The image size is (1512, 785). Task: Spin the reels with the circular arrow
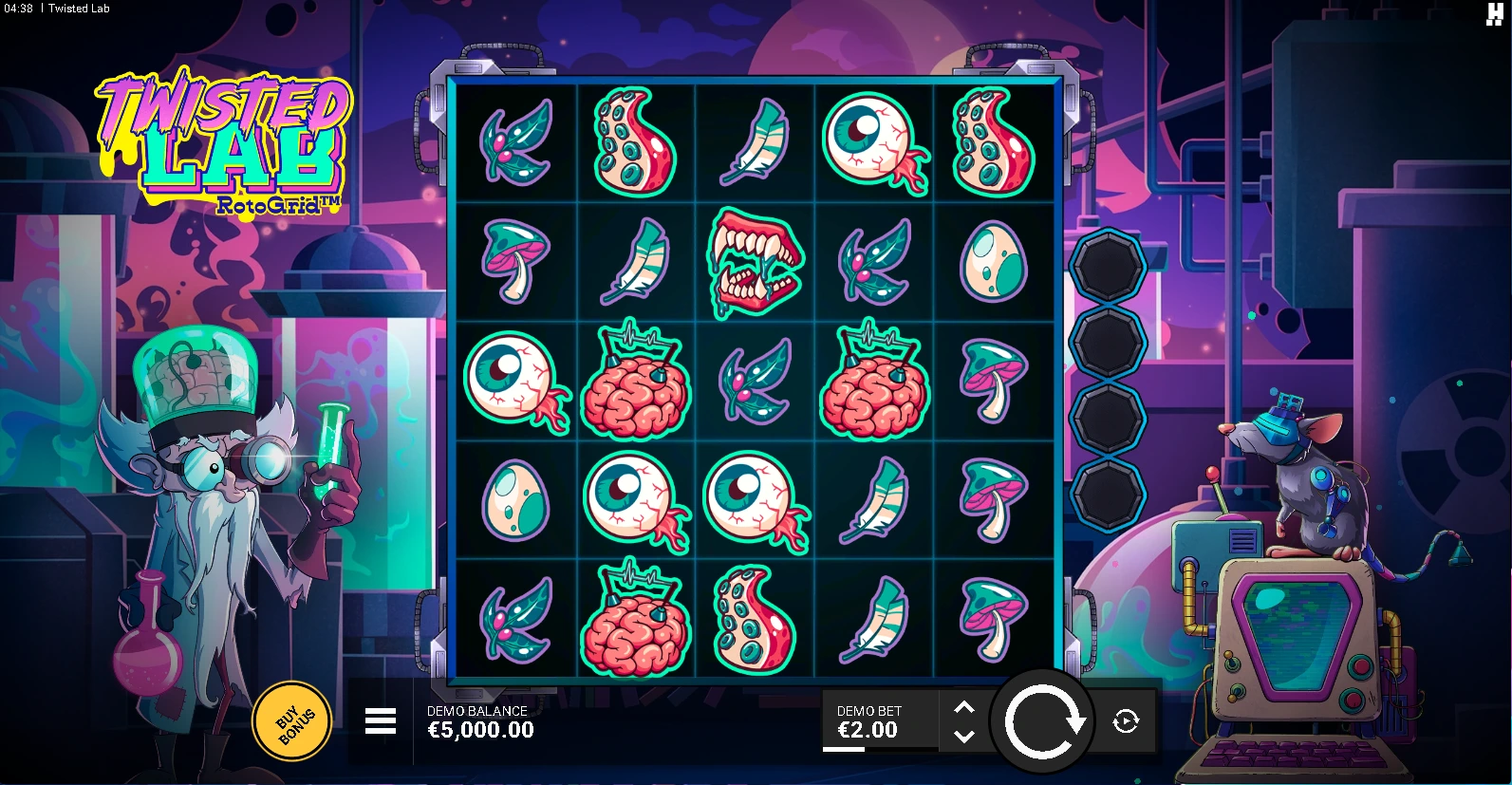click(x=1044, y=721)
